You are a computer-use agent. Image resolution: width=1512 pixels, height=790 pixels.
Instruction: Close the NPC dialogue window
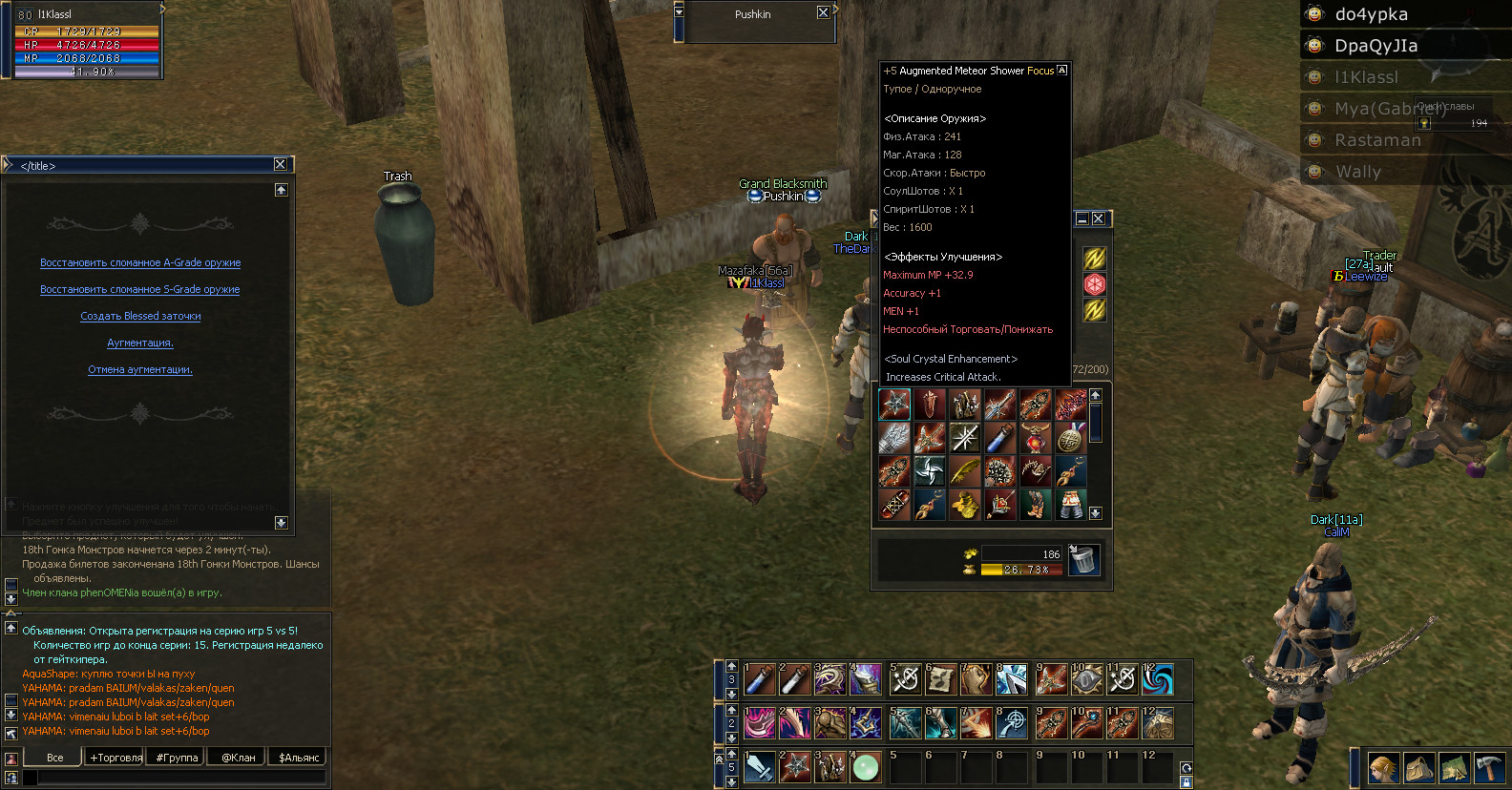tap(281, 164)
